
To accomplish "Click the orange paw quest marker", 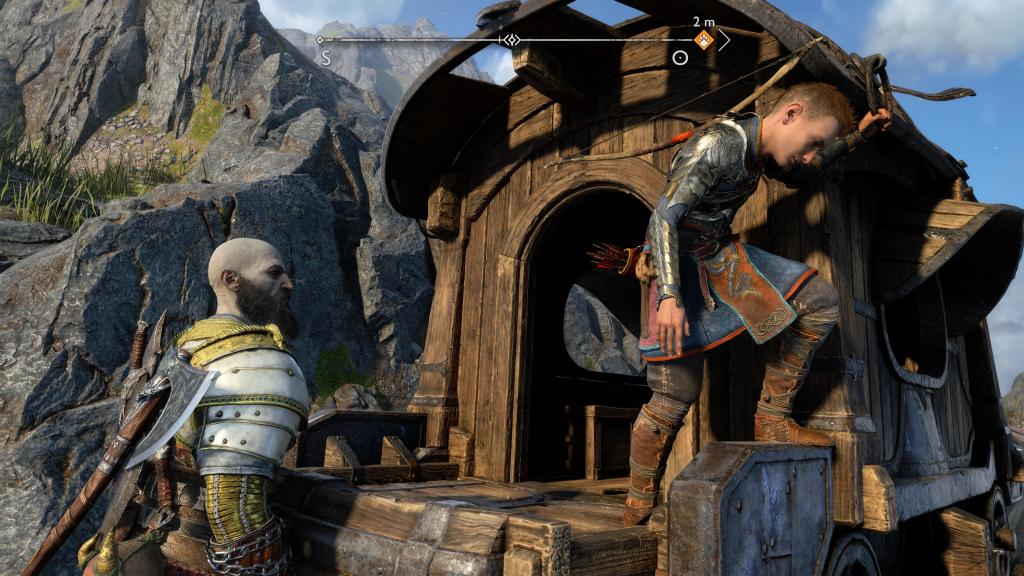I will (x=704, y=40).
